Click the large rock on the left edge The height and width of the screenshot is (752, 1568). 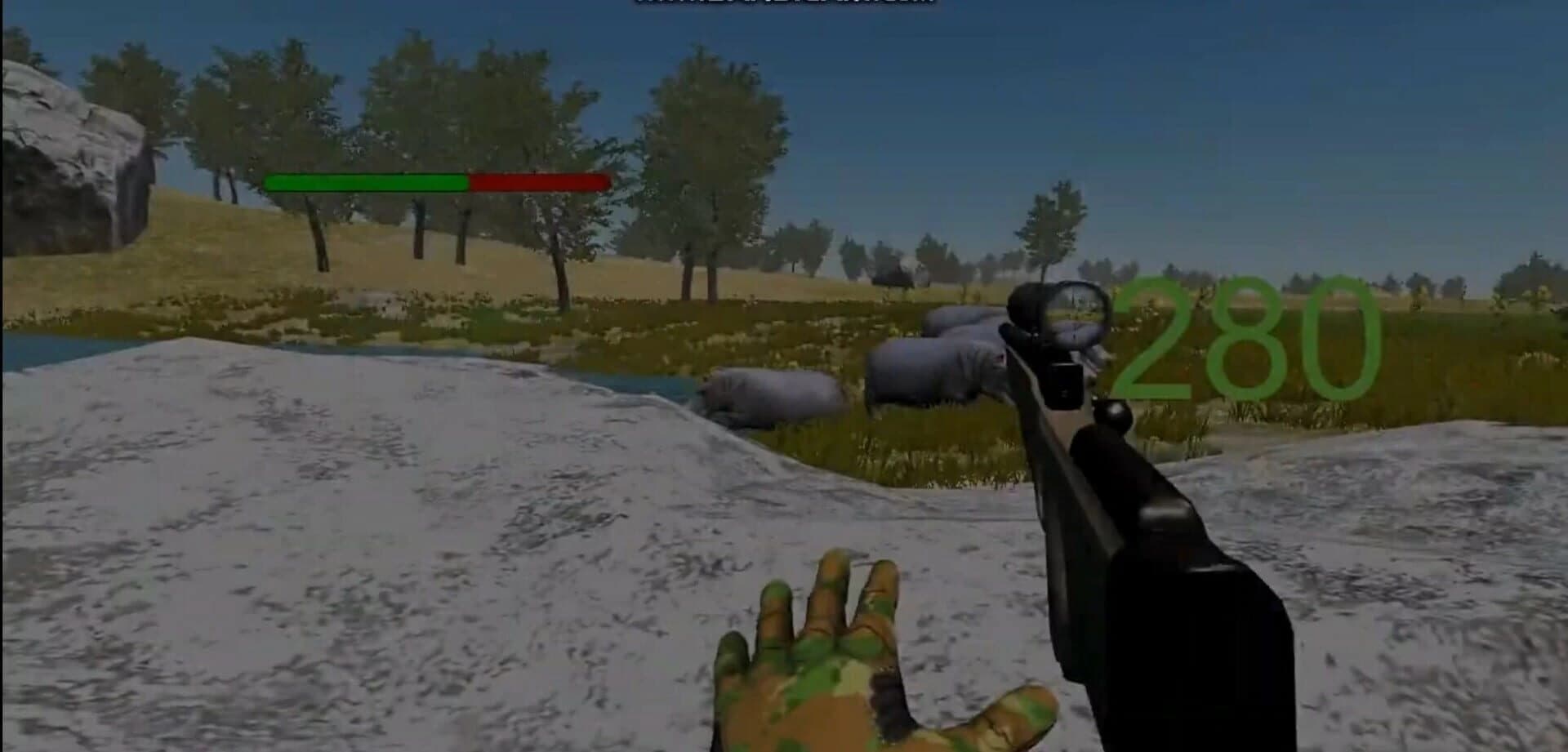[x=65, y=147]
